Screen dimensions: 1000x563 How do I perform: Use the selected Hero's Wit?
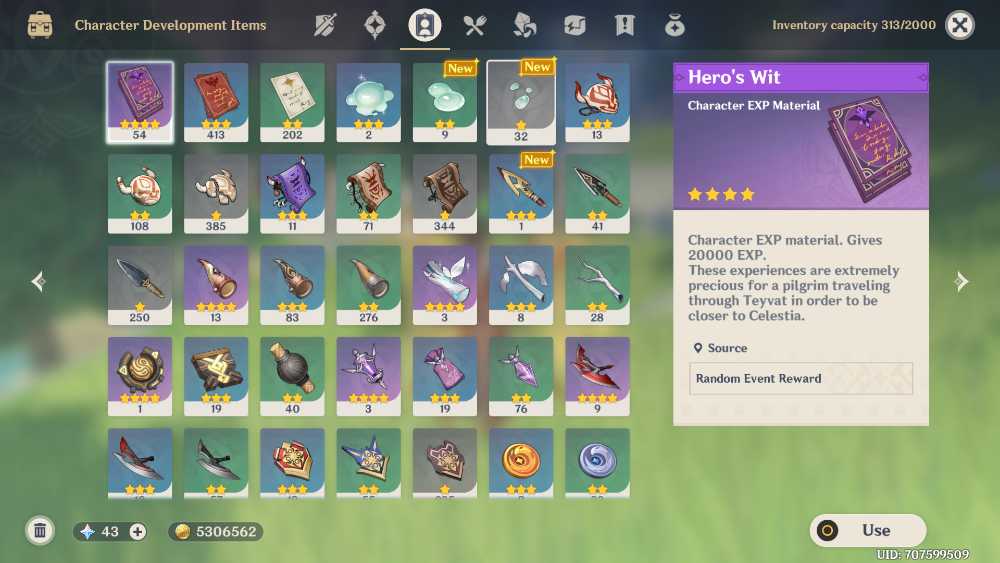(867, 530)
